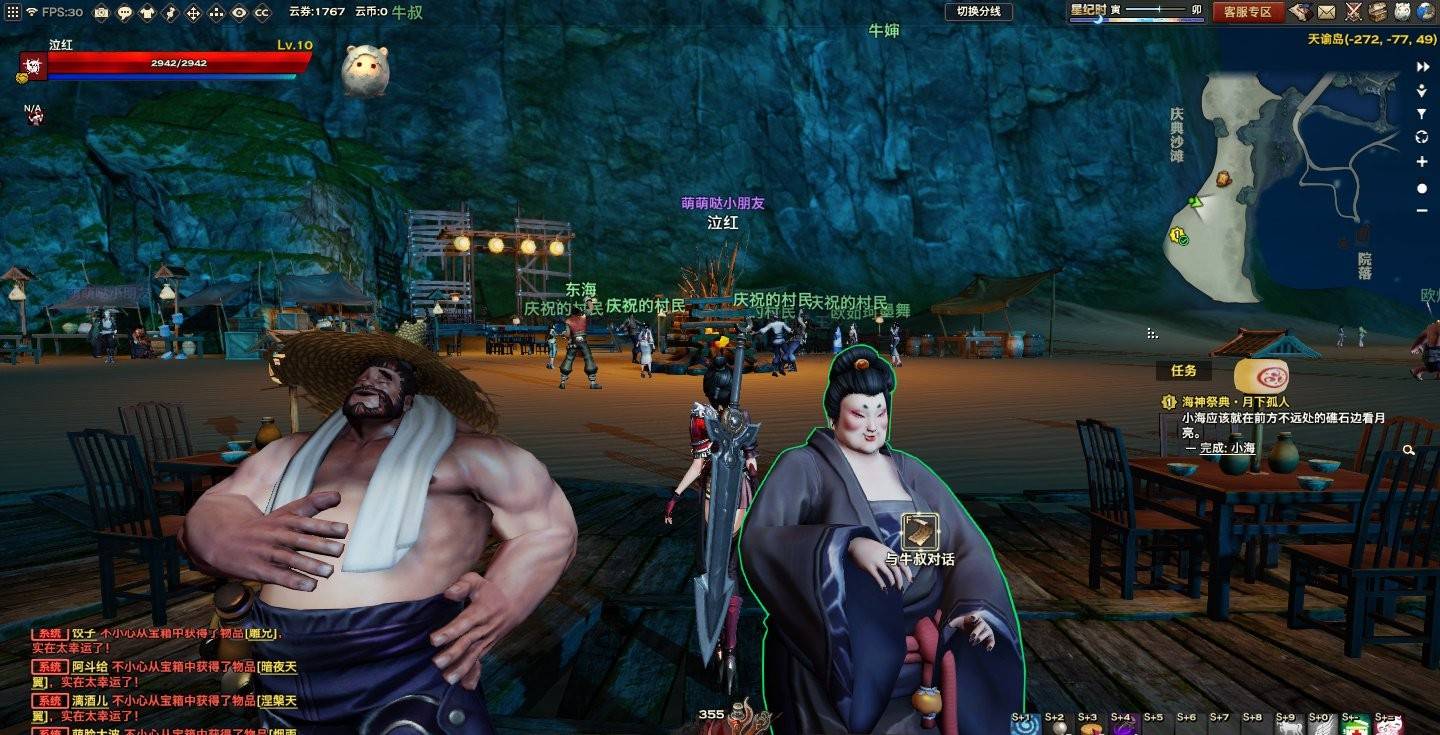Viewport: 1440px width, 735px height.
Task: Open the 客服专区 customer service area
Action: tap(1247, 12)
